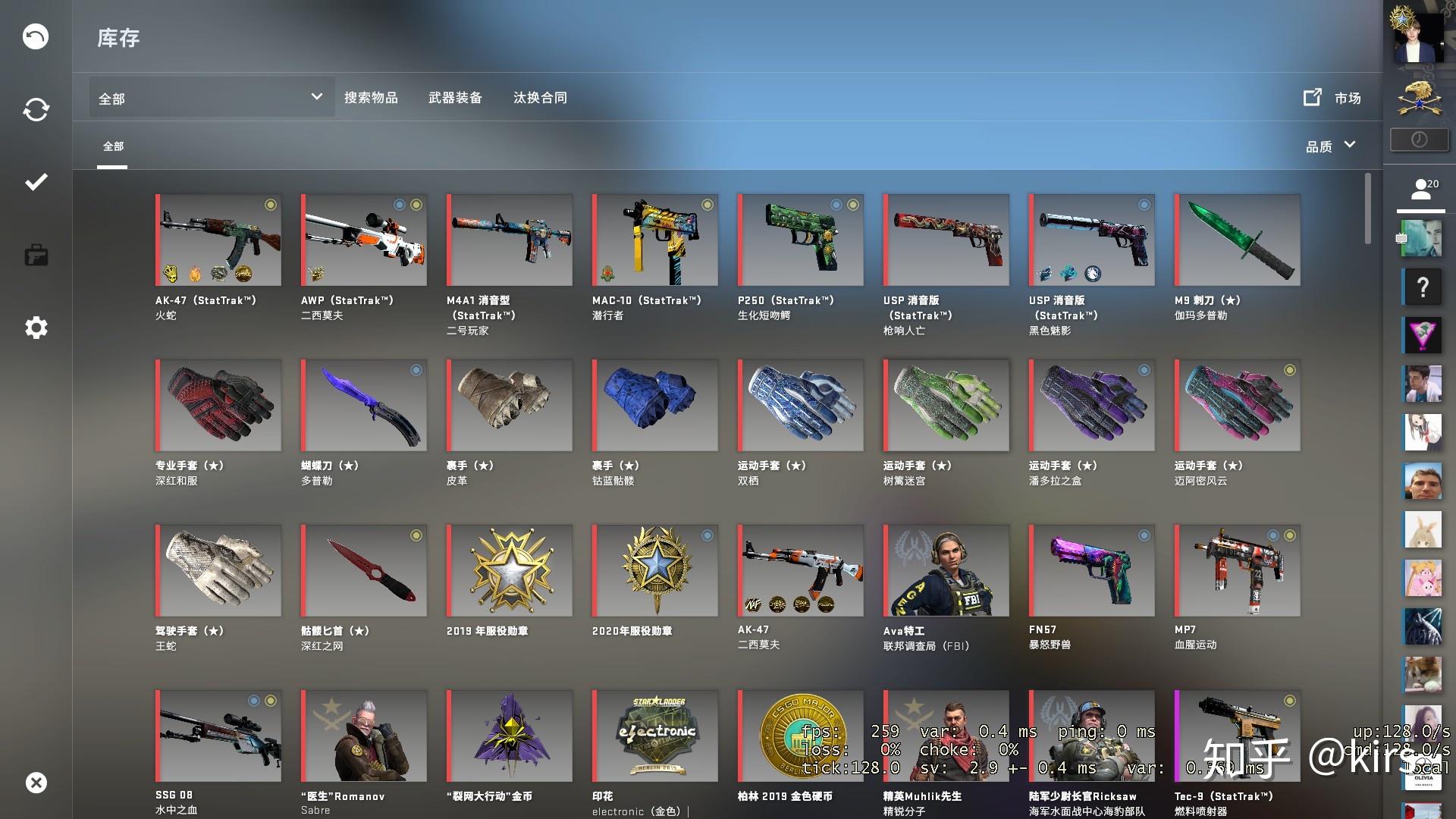This screenshot has width=1456, height=819.
Task: Select the checkmark icon in the sidebar
Action: click(35, 182)
